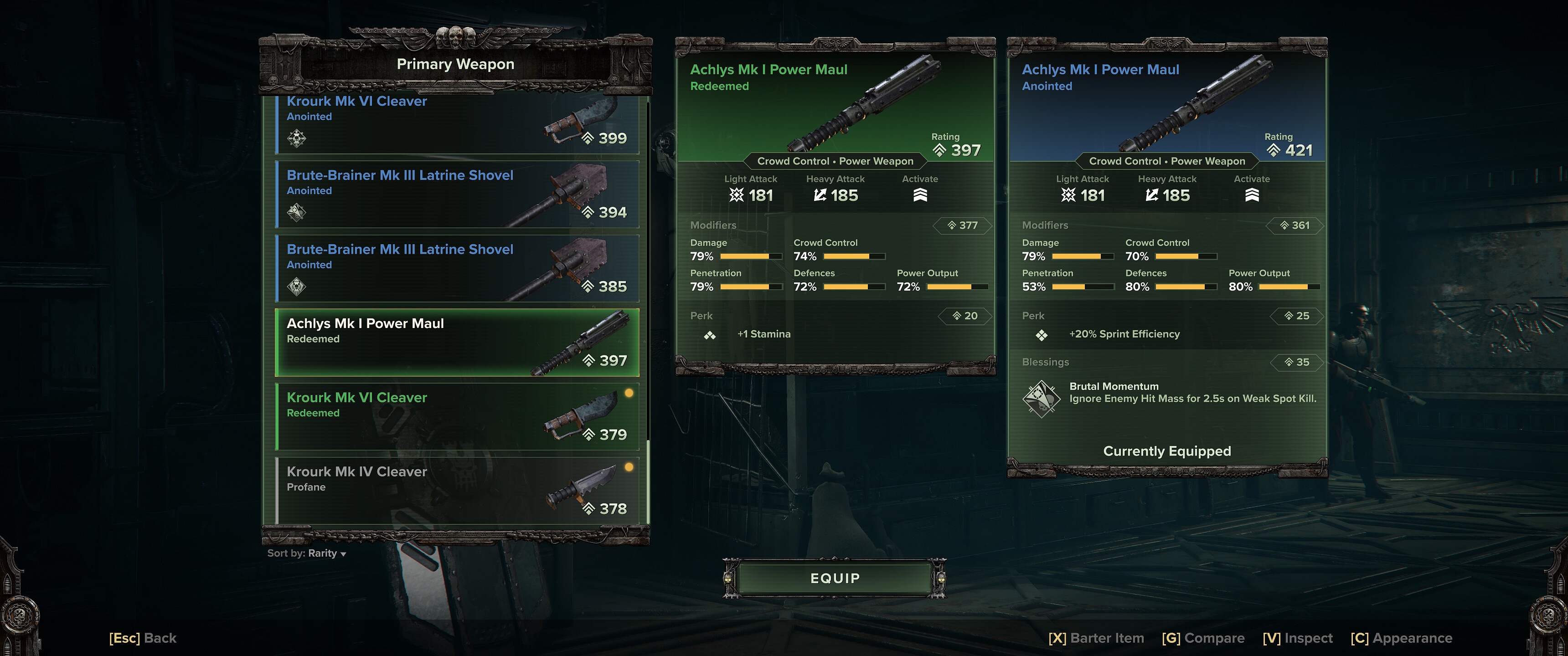Equip the selected Power Maul
1568x656 pixels.
tap(835, 578)
